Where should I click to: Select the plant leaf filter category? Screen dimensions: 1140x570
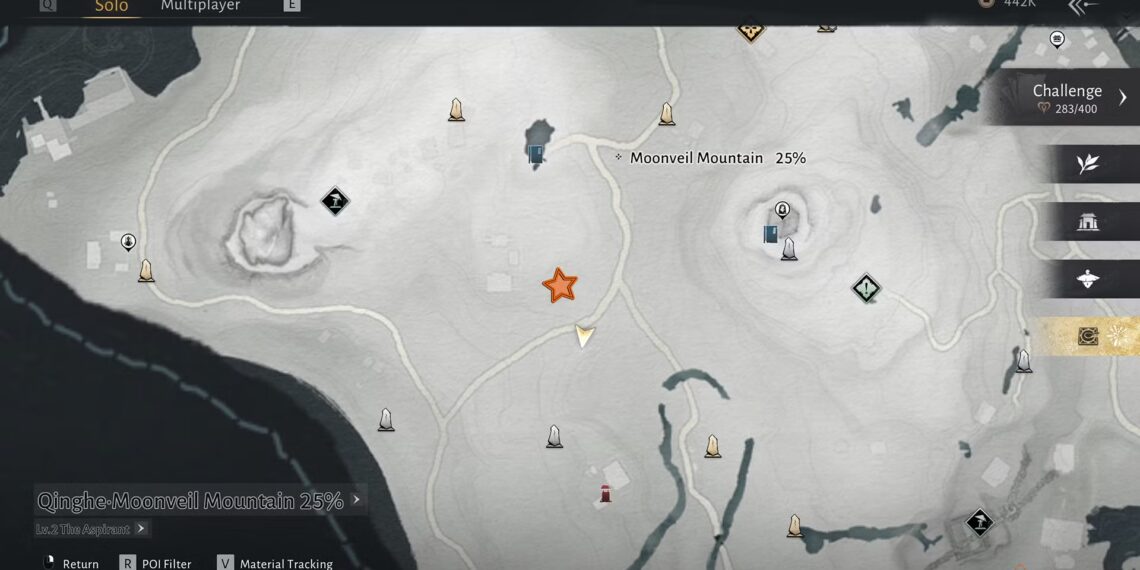coord(1088,165)
